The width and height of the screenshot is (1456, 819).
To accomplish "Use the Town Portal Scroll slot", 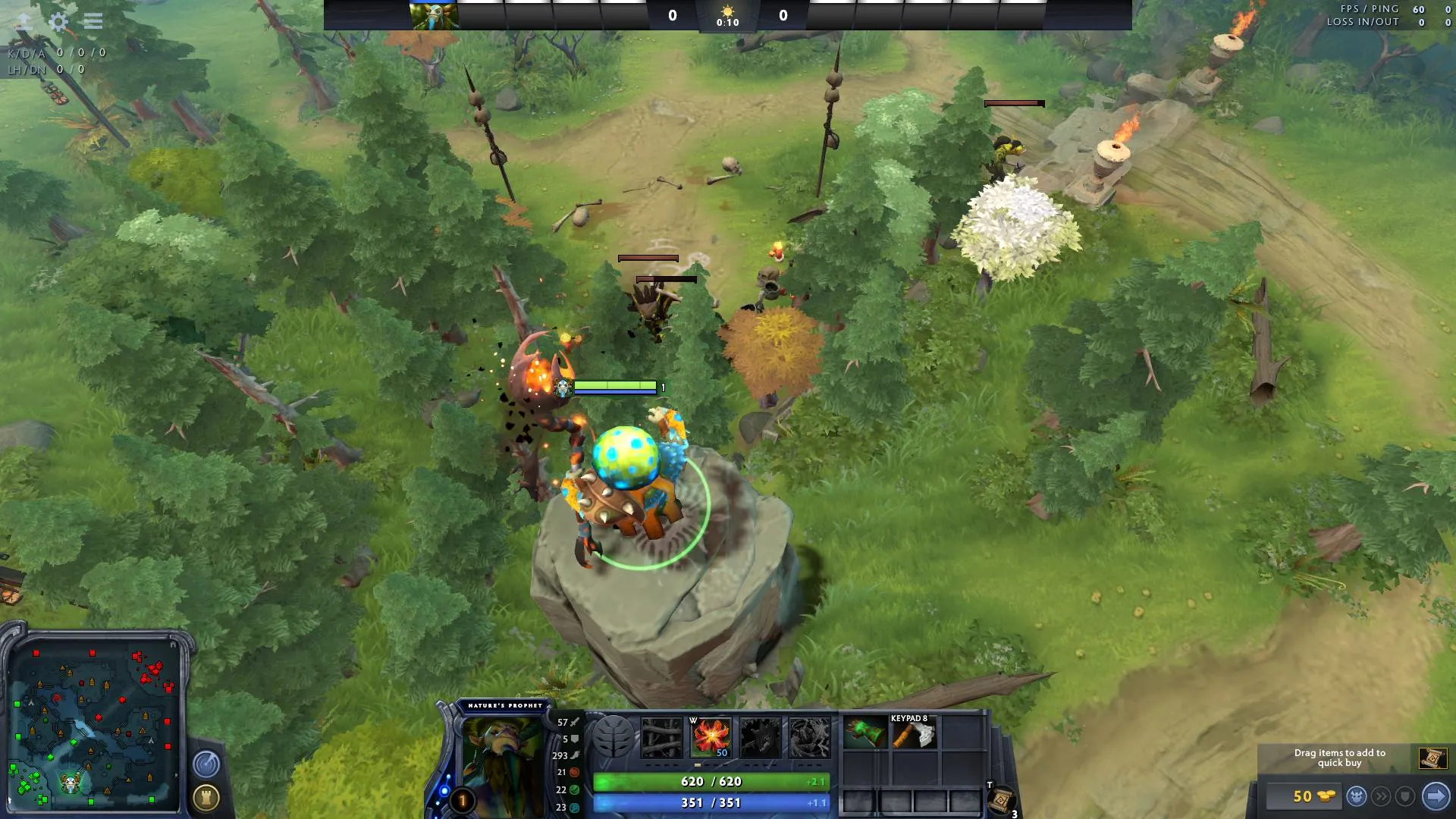I will coord(1001,800).
